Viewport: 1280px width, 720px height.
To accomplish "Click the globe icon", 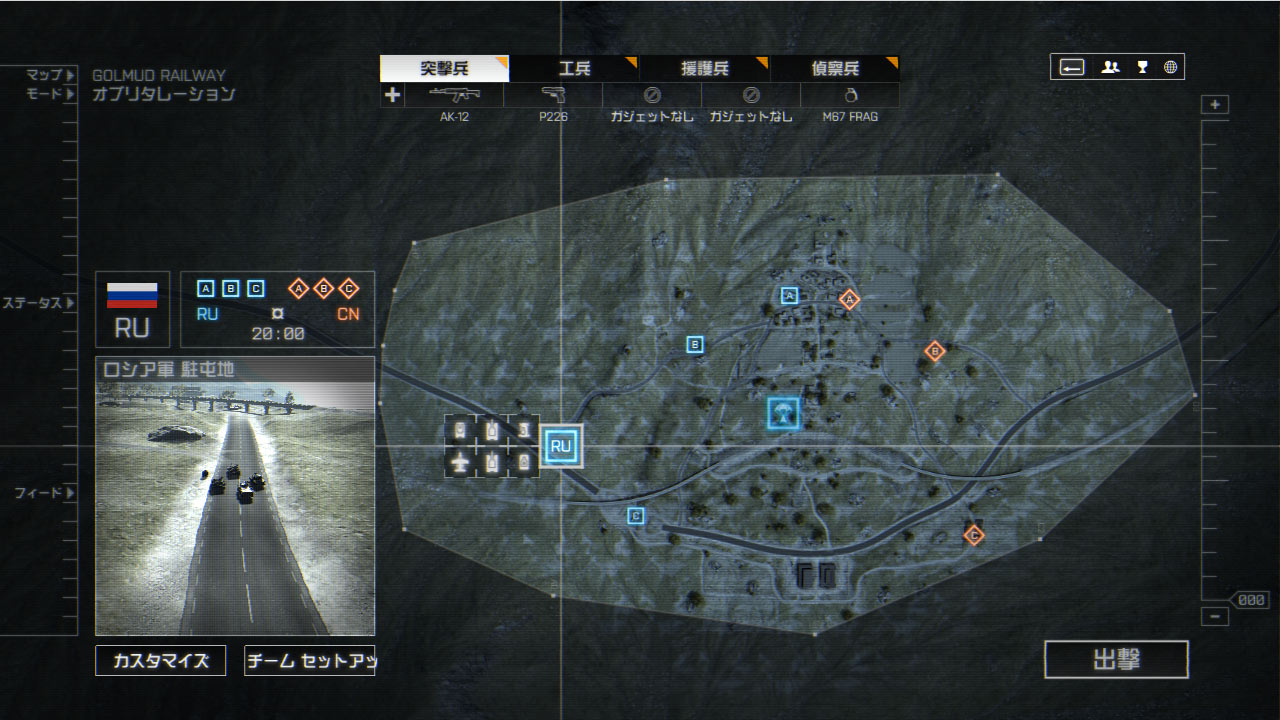I will 1170,67.
